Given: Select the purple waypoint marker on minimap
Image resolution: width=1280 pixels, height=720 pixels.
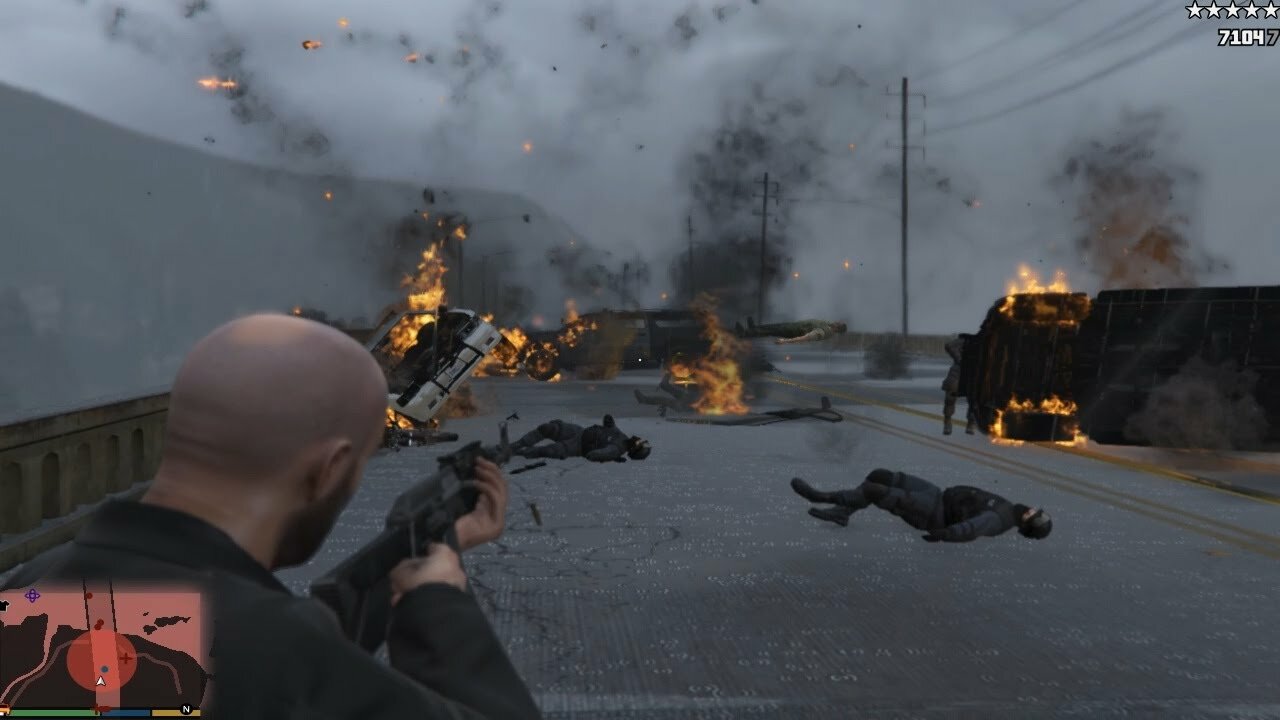Looking at the screenshot, I should pyautogui.click(x=32, y=595).
